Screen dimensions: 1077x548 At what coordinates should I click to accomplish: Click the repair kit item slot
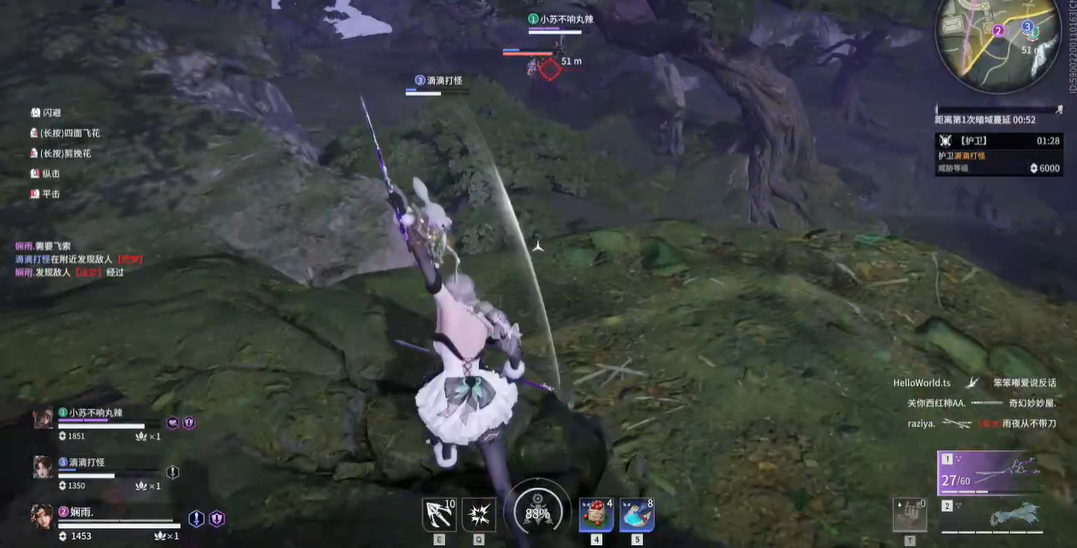[x=909, y=514]
